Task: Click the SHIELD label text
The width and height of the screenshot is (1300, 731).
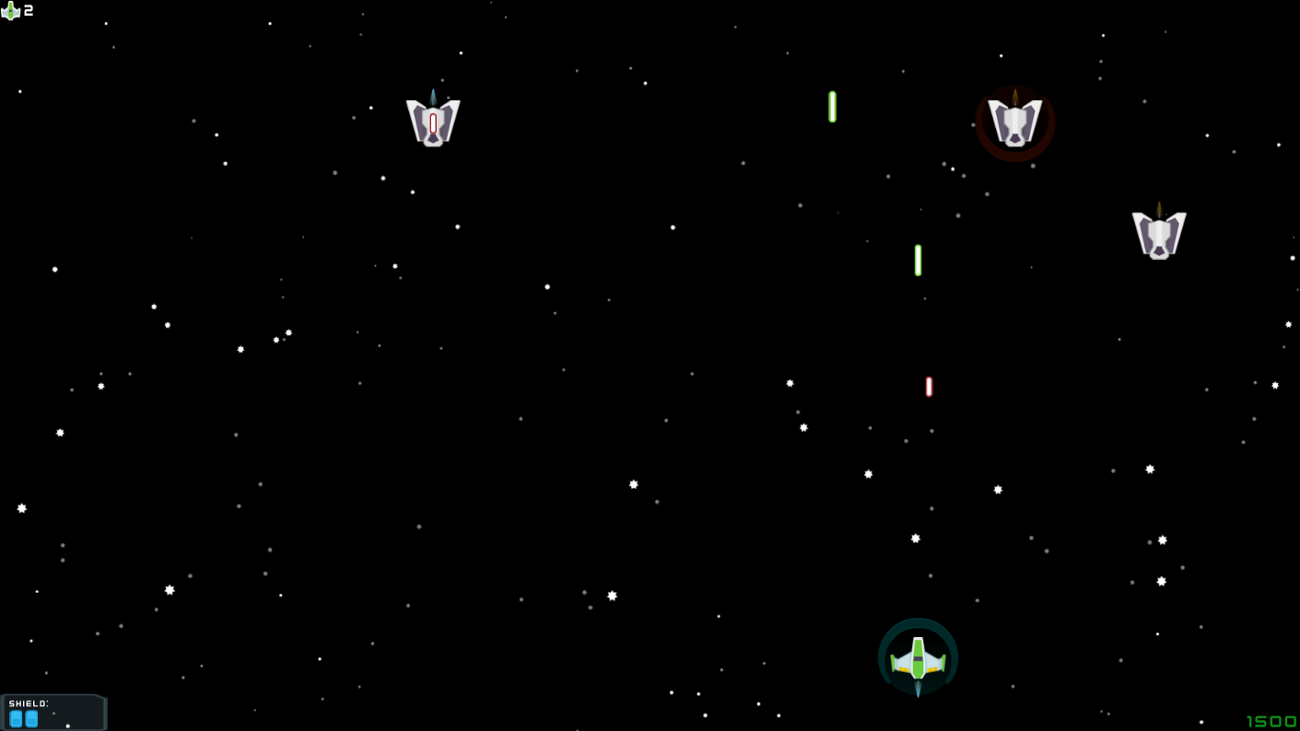Action: point(28,703)
